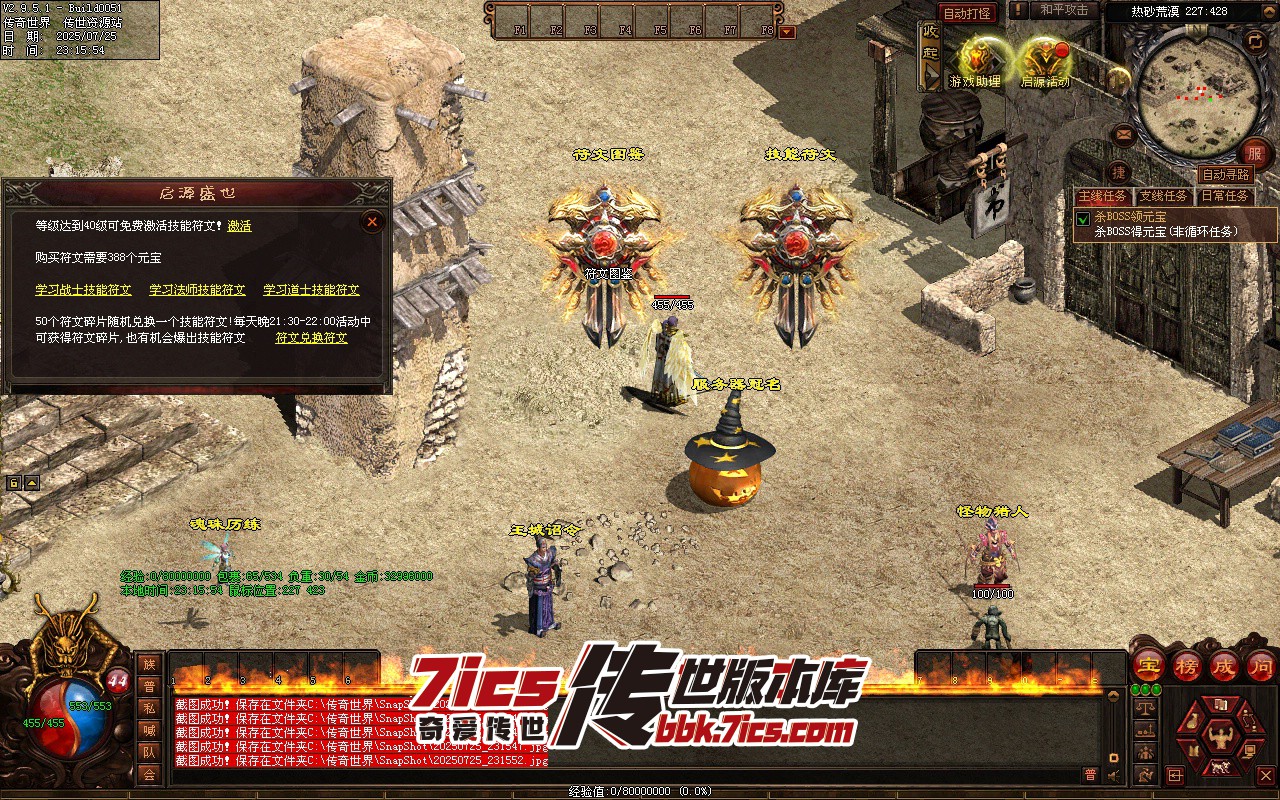Toggle the 杀BOSS领元宝 quest checkbox

(x=1083, y=219)
